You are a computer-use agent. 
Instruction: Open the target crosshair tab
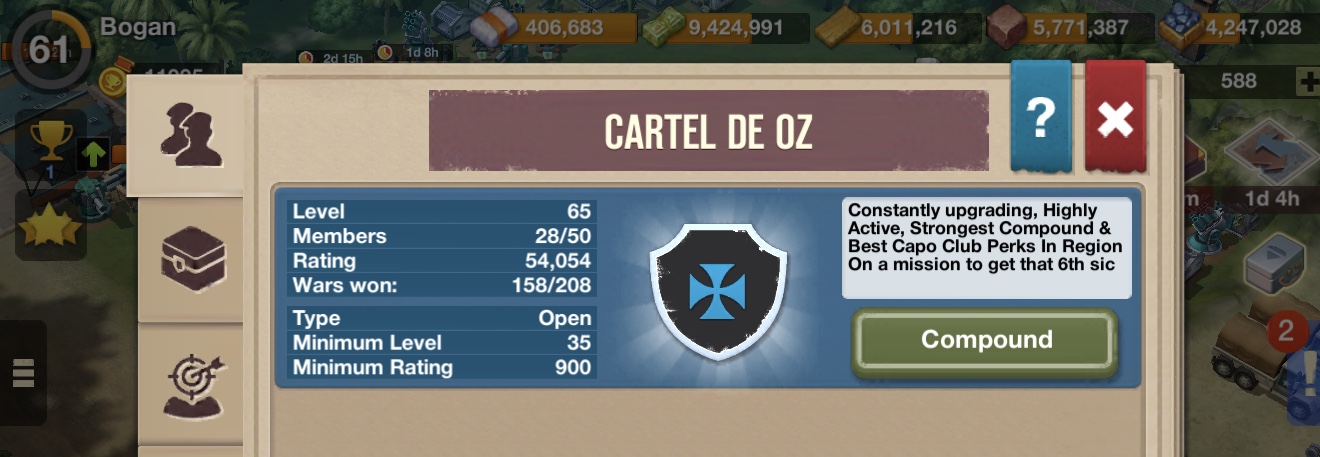193,386
